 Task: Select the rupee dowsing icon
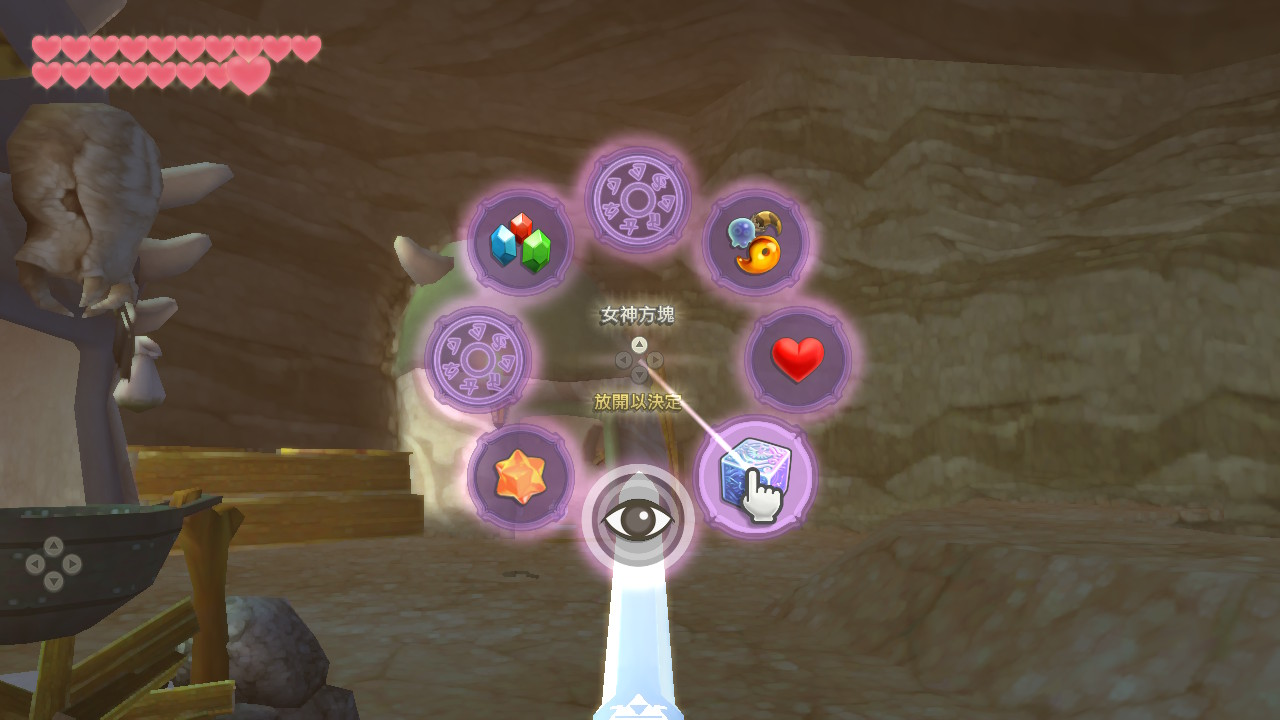(518, 240)
